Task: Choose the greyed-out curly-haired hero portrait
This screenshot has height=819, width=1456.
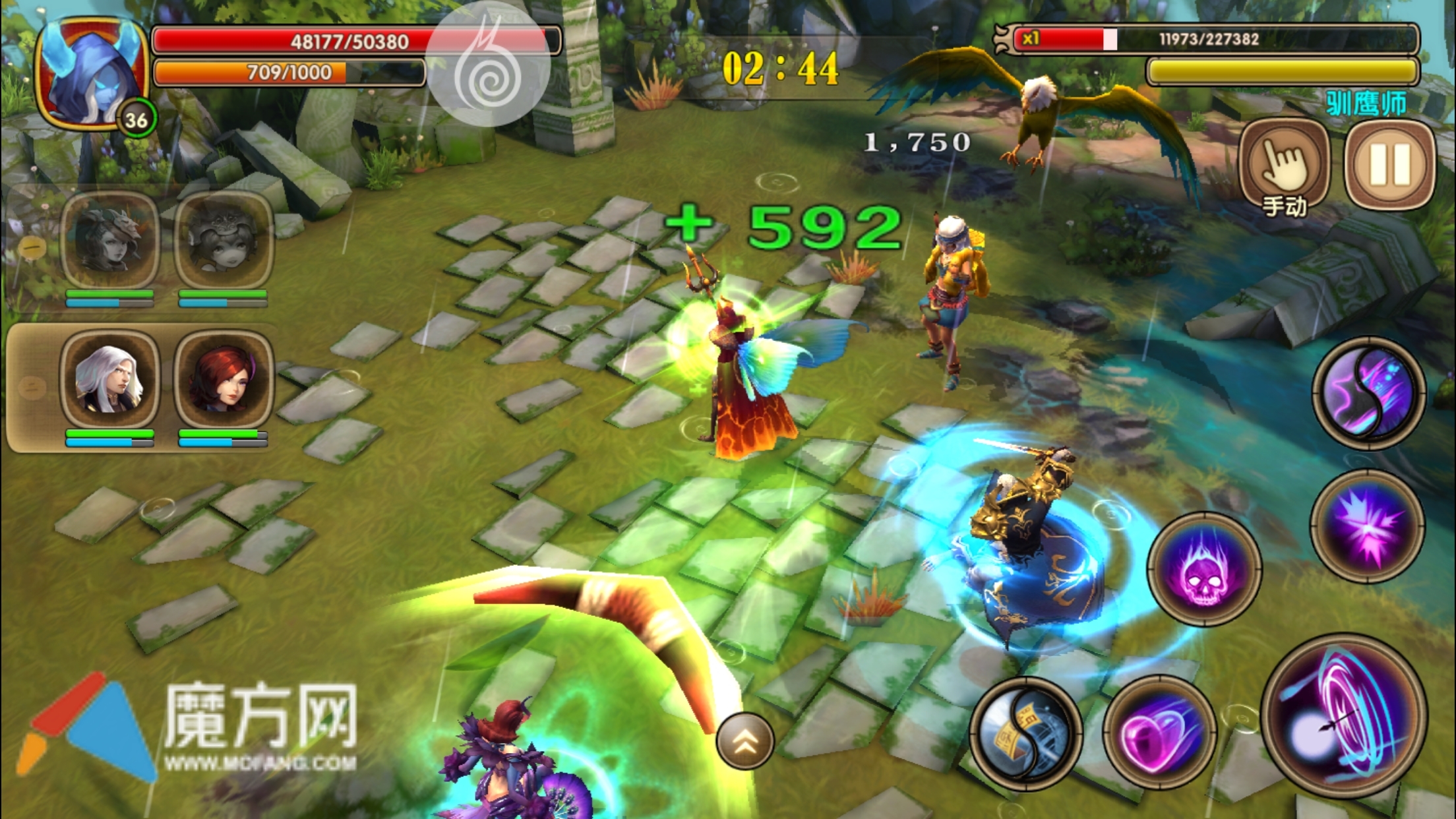Action: pyautogui.click(x=223, y=241)
